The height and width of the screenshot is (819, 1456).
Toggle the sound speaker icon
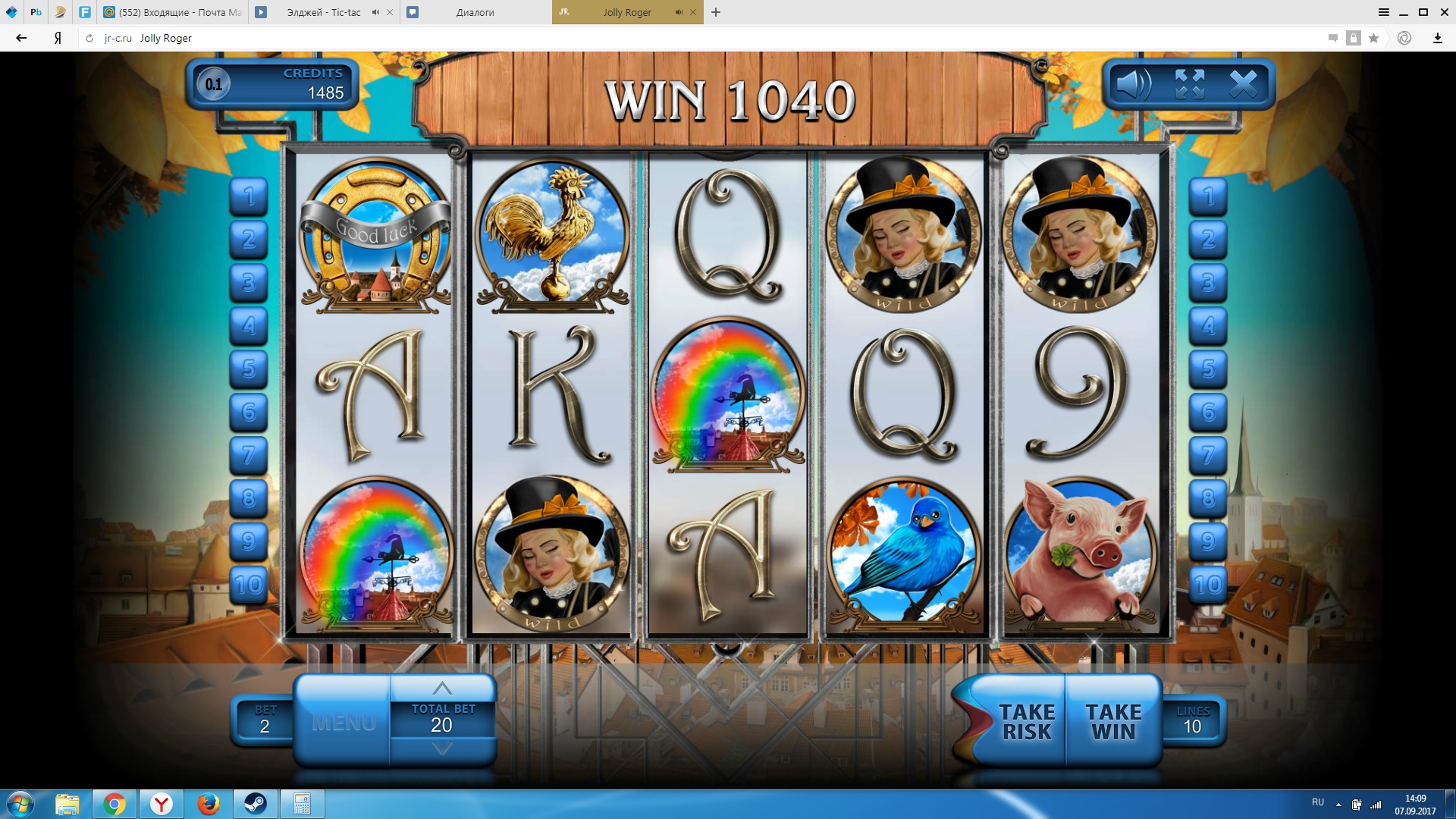coord(1134,84)
